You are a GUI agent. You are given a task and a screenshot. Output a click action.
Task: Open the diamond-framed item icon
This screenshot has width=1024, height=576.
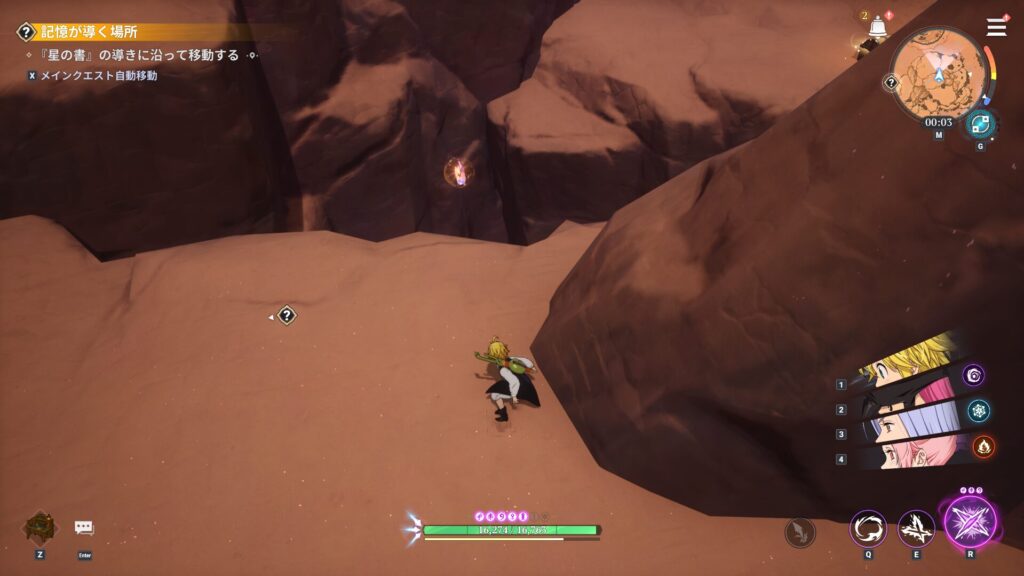click(40, 528)
